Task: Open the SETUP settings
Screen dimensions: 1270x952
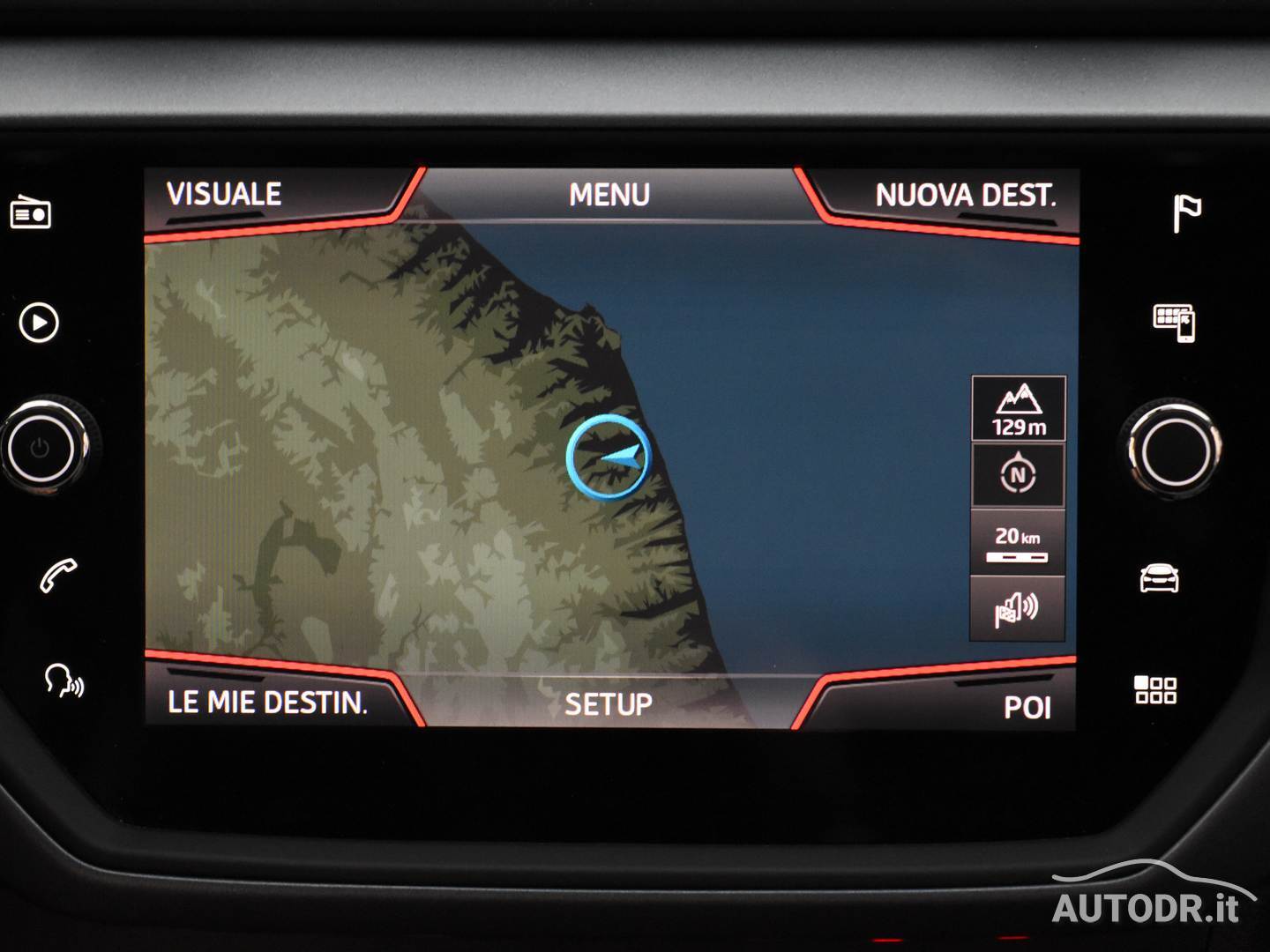Action: [609, 703]
